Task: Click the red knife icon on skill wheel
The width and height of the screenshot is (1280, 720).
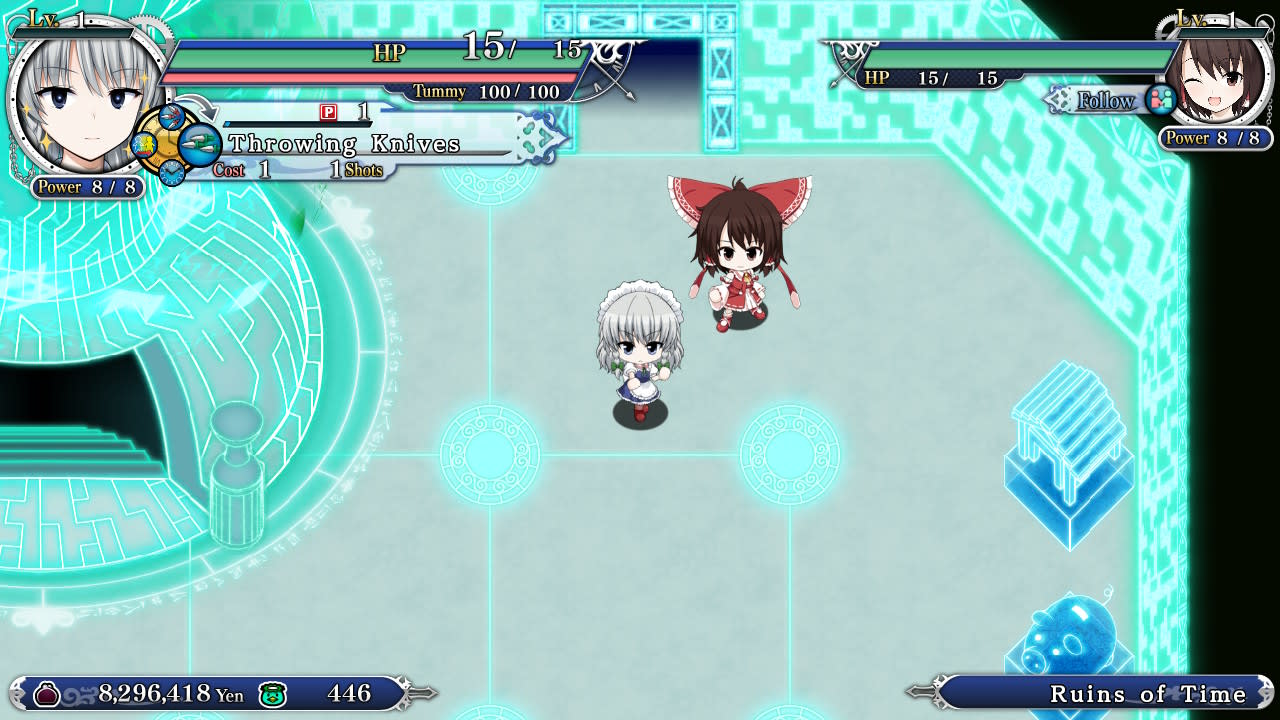Action: pyautogui.click(x=170, y=117)
